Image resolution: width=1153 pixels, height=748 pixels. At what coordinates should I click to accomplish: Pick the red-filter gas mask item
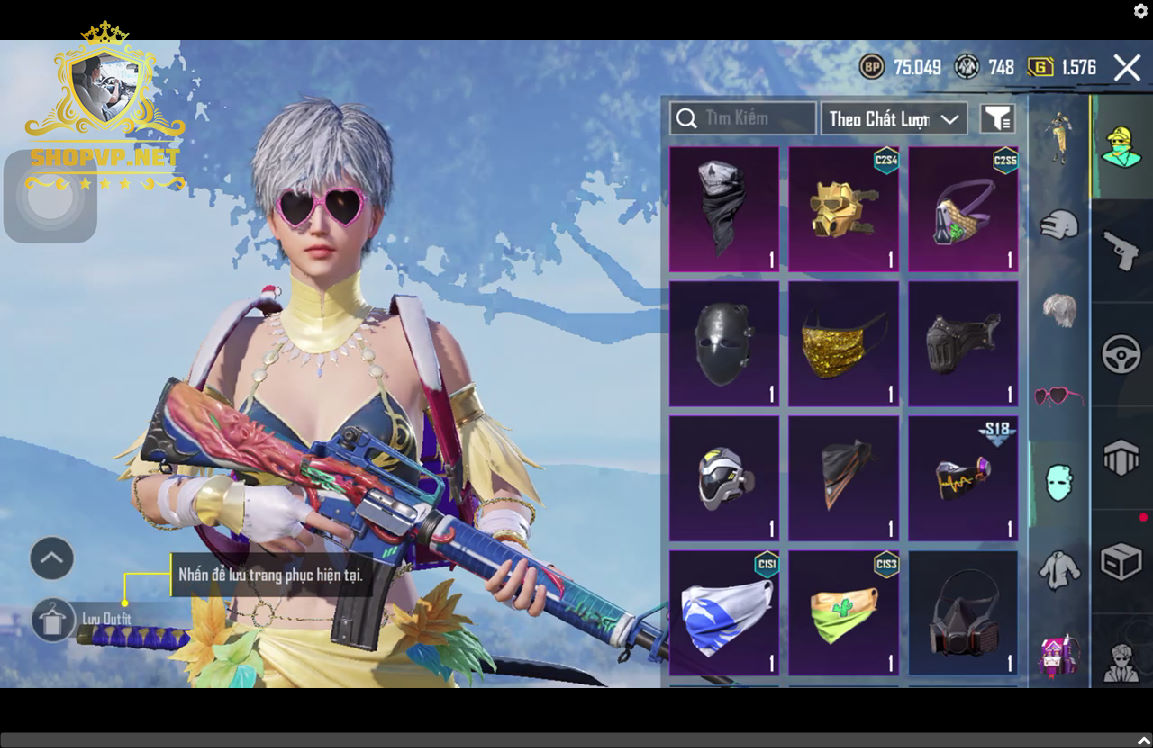tap(963, 612)
